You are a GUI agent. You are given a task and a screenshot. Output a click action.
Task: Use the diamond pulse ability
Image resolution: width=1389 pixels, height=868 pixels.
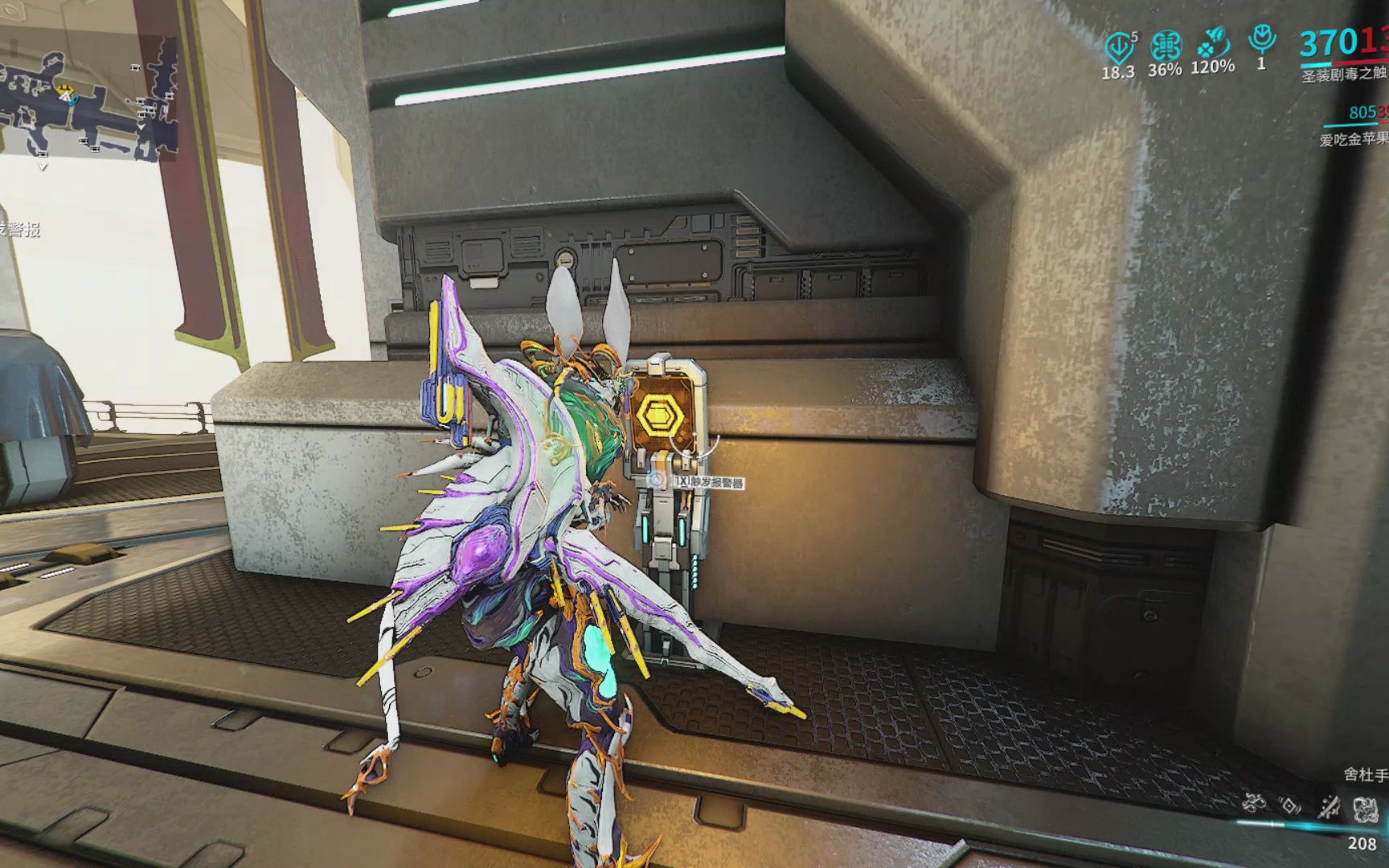1290,805
